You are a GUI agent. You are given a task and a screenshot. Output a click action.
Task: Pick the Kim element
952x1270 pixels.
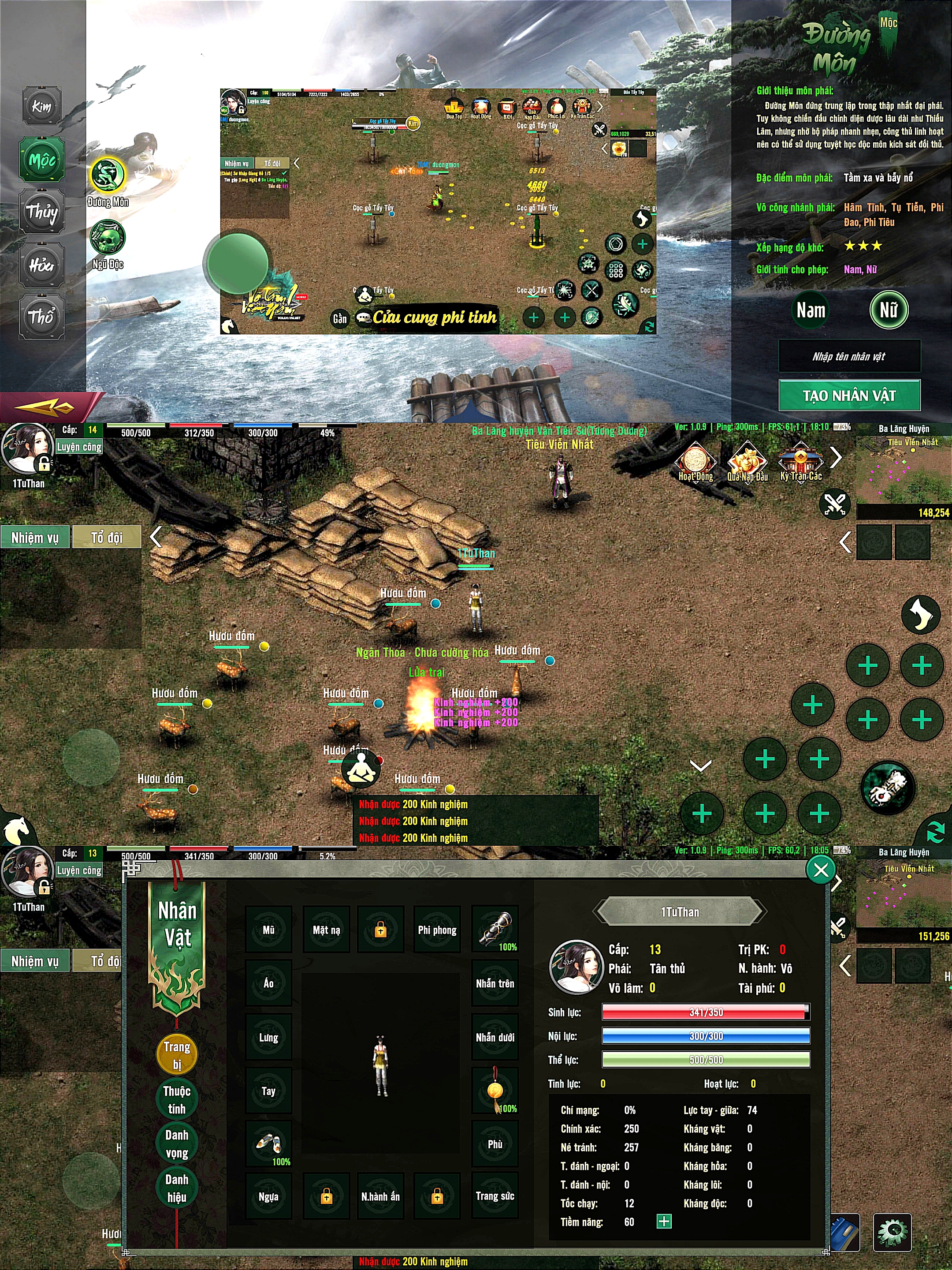pos(42,107)
